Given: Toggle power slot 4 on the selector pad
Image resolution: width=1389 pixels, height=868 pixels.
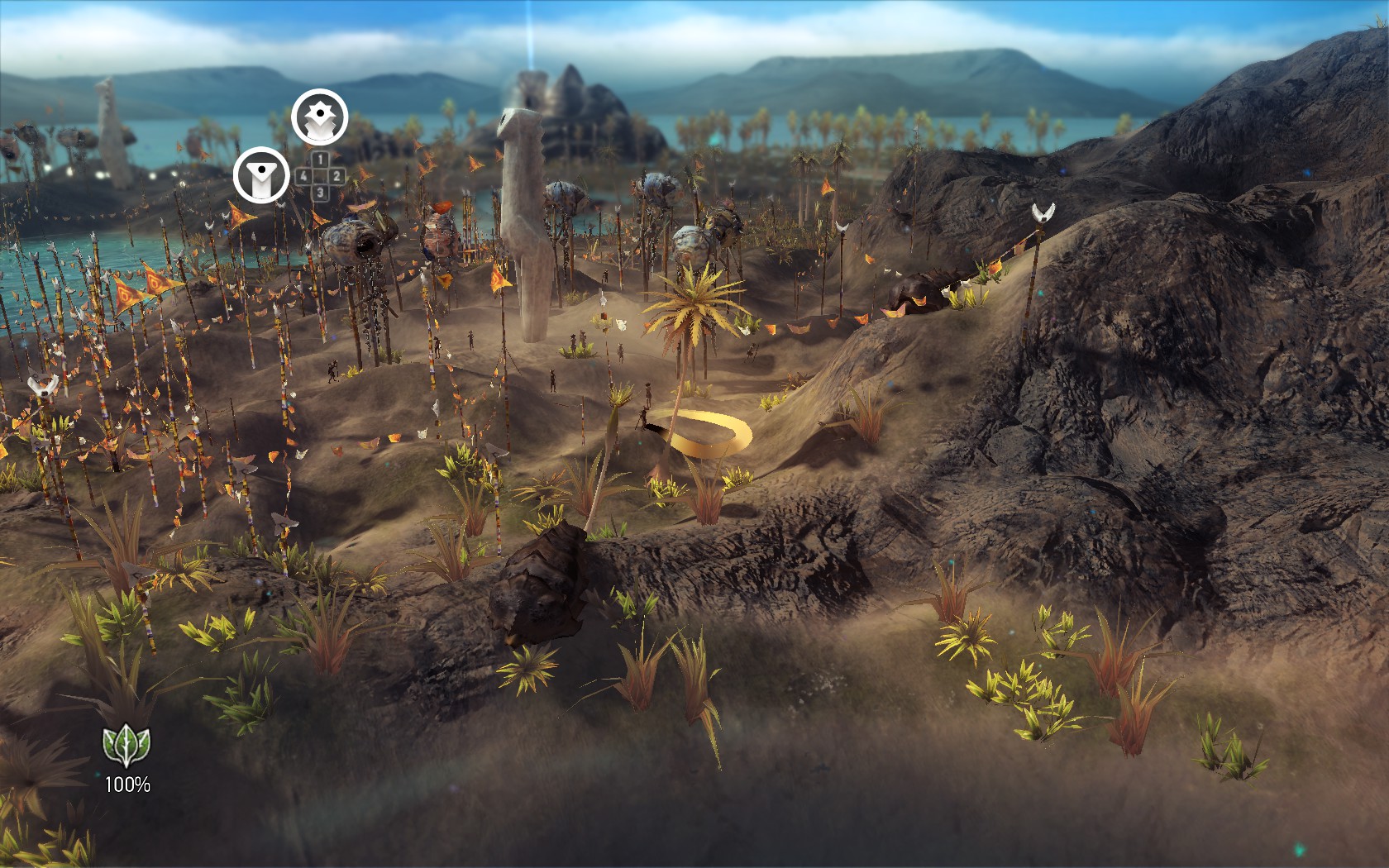Looking at the screenshot, I should [x=303, y=177].
